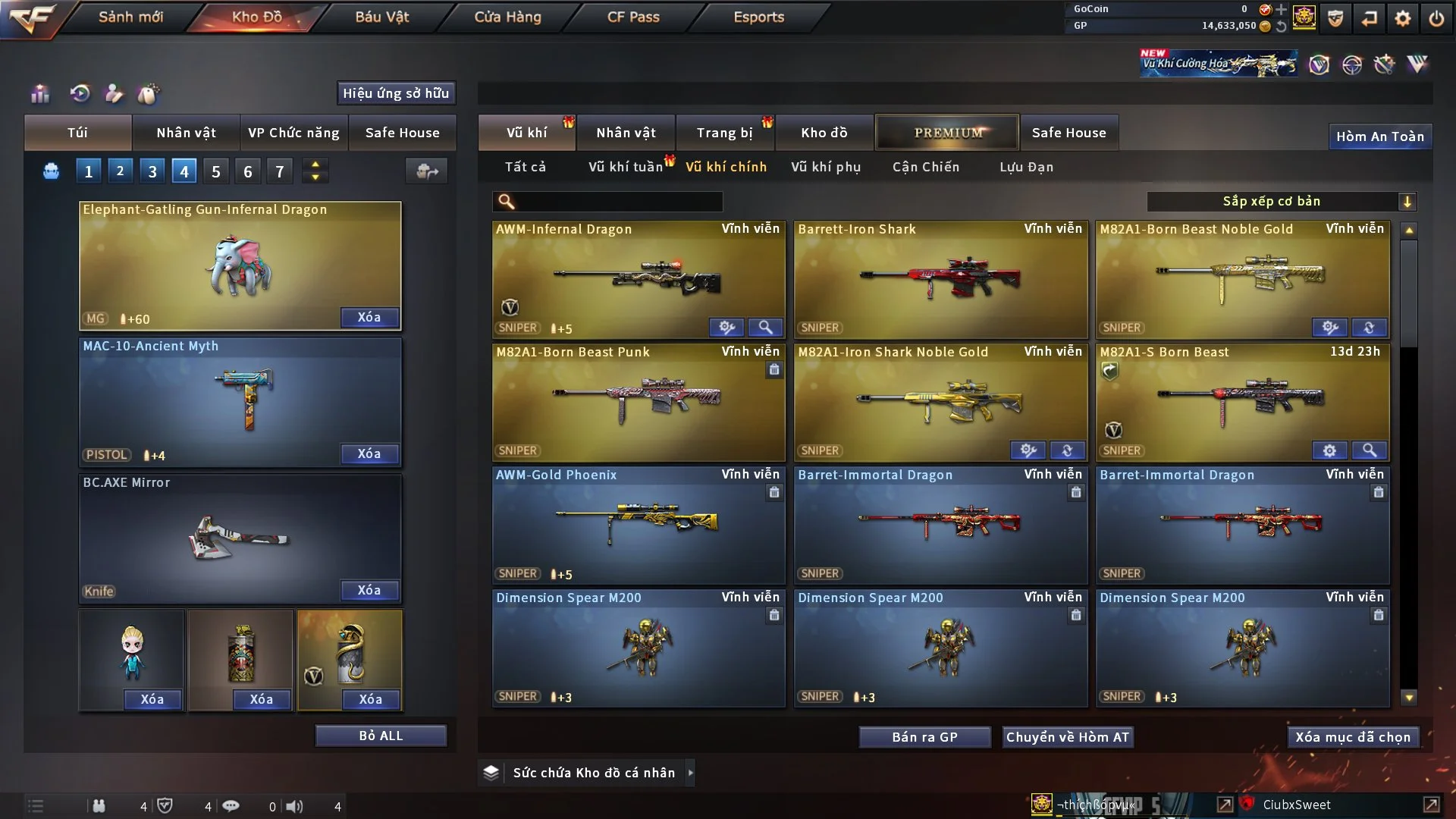Image resolution: width=1456 pixels, height=819 pixels.
Task: Switch to the Báu Vật tab
Action: point(381,17)
